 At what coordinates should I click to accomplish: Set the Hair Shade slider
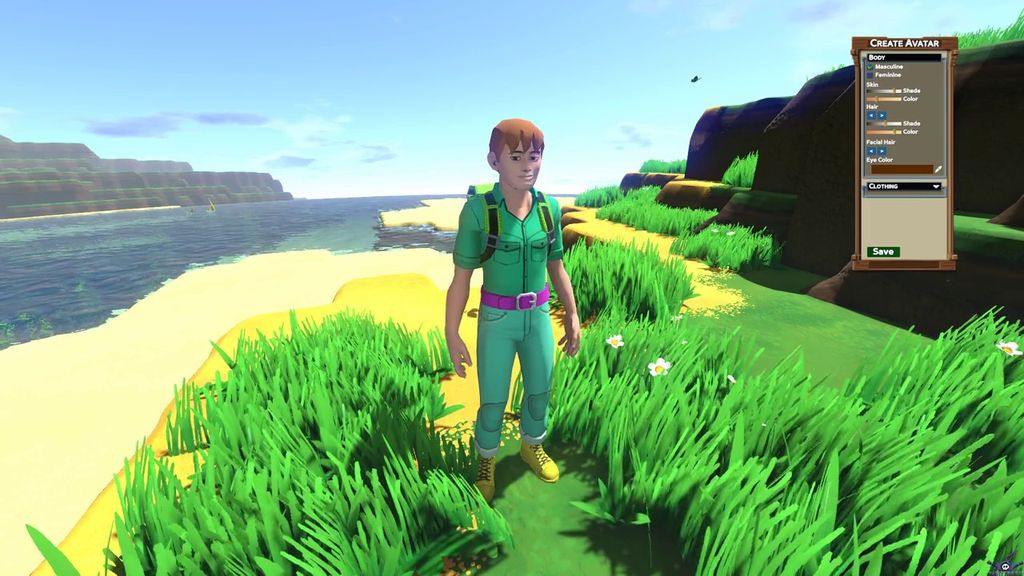883,124
